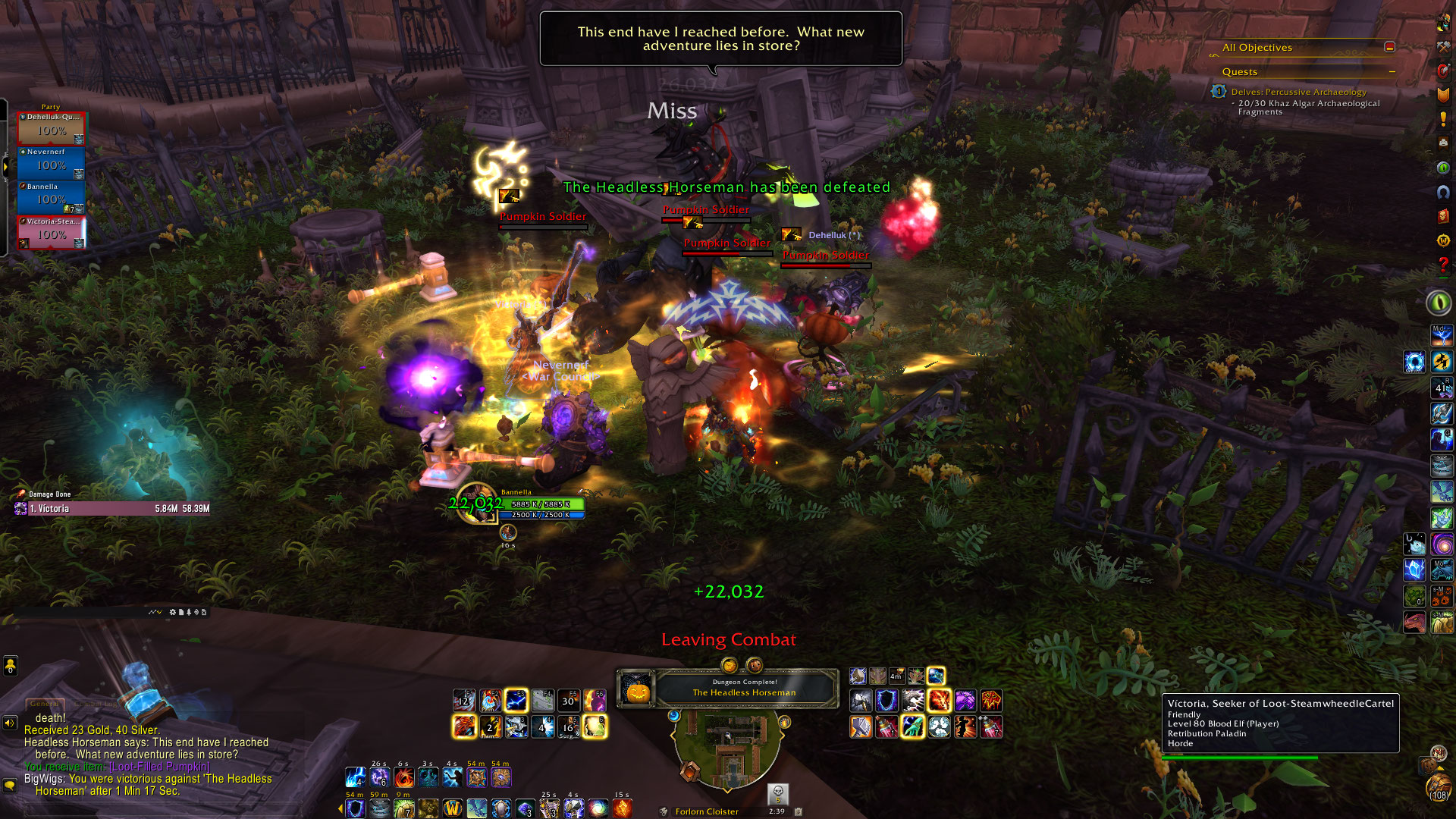Select the Victoria row in damage meter

[x=112, y=509]
